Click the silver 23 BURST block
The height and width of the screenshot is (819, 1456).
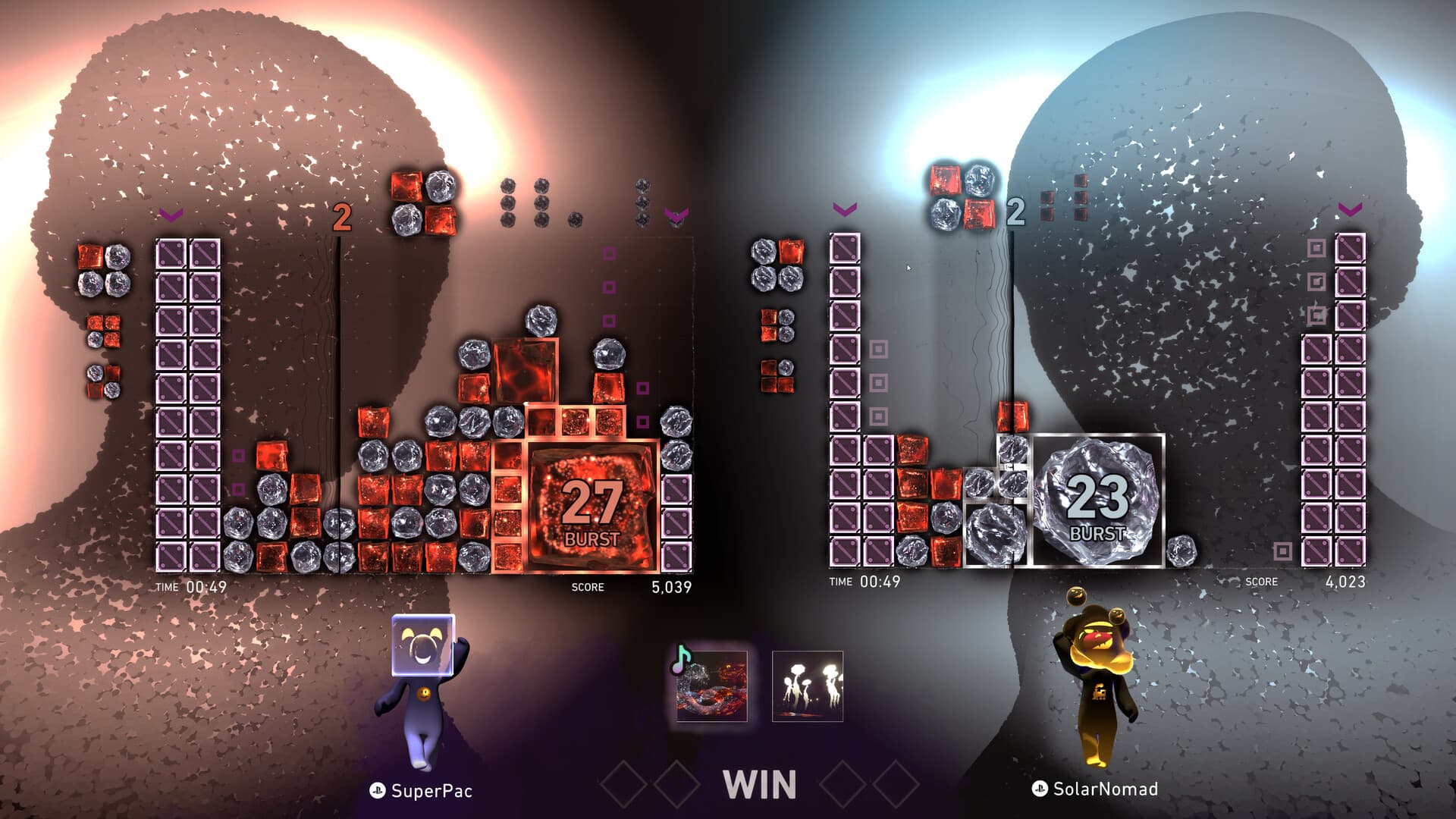pyautogui.click(x=1099, y=500)
